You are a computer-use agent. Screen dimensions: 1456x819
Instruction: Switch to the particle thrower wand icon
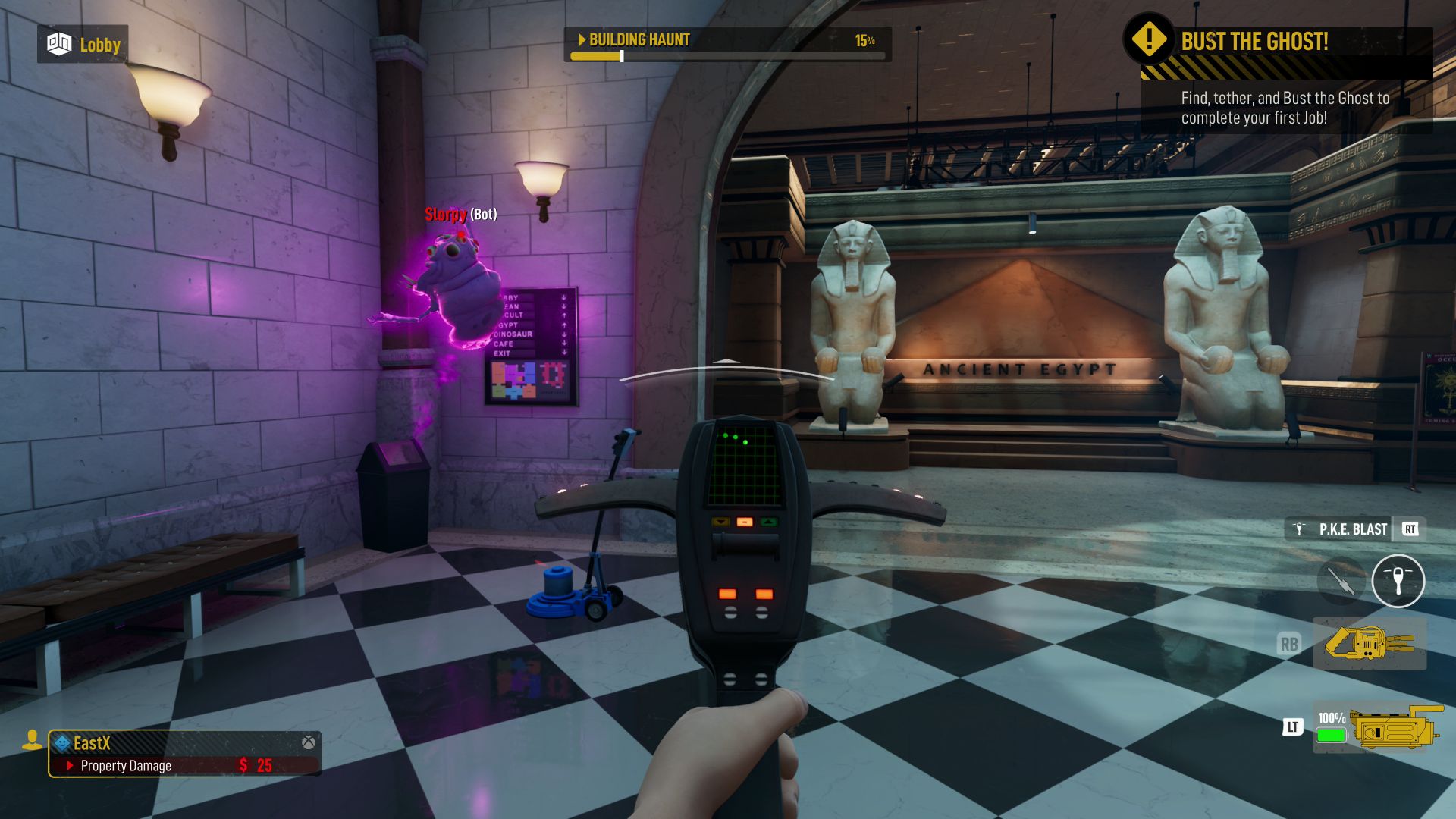tap(1341, 581)
